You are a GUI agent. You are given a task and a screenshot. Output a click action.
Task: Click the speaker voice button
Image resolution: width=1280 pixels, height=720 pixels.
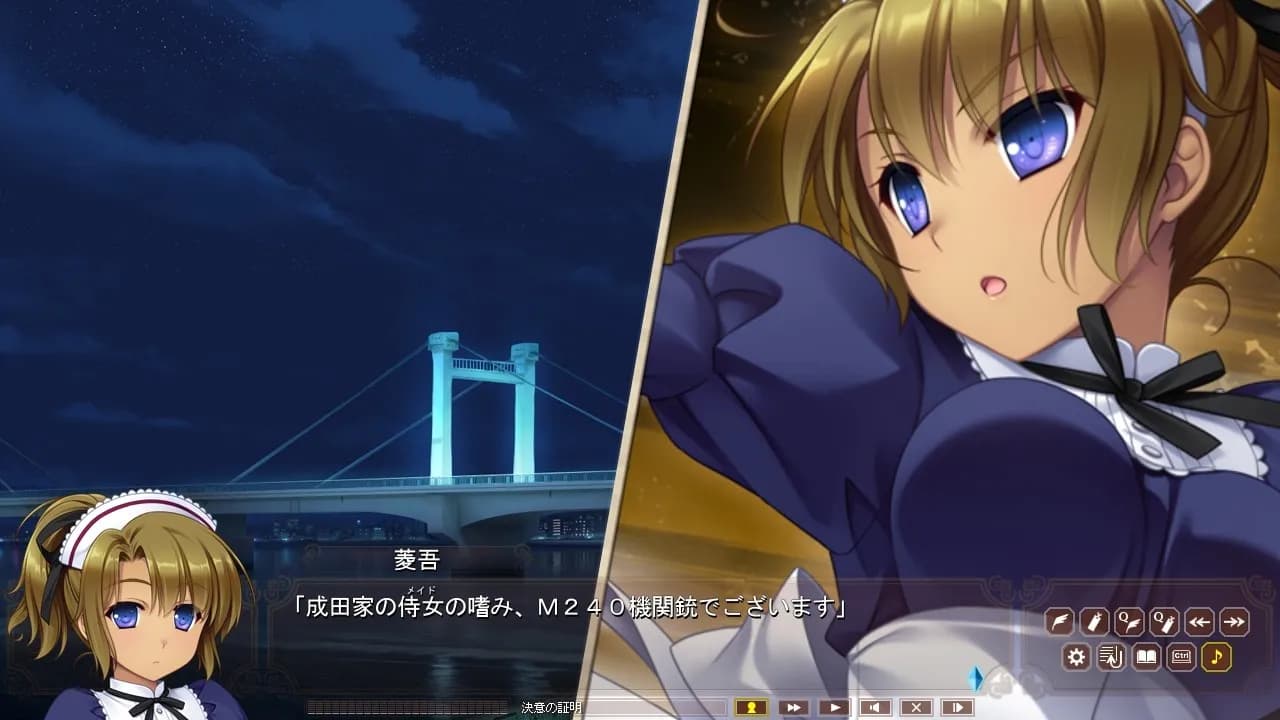[875, 707]
